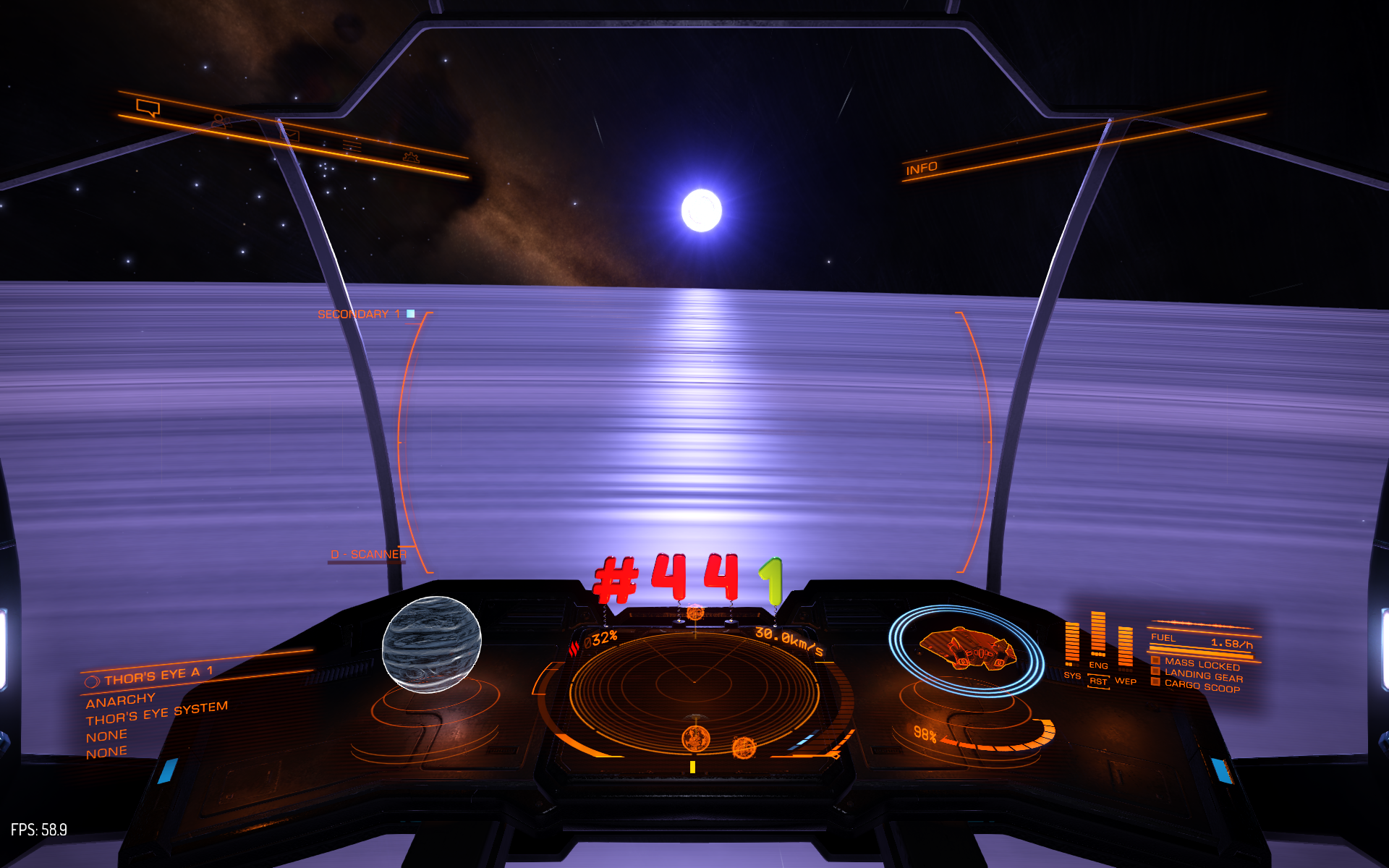Switch to the friends and wings tab
The height and width of the screenshot is (868, 1389).
click(x=220, y=122)
